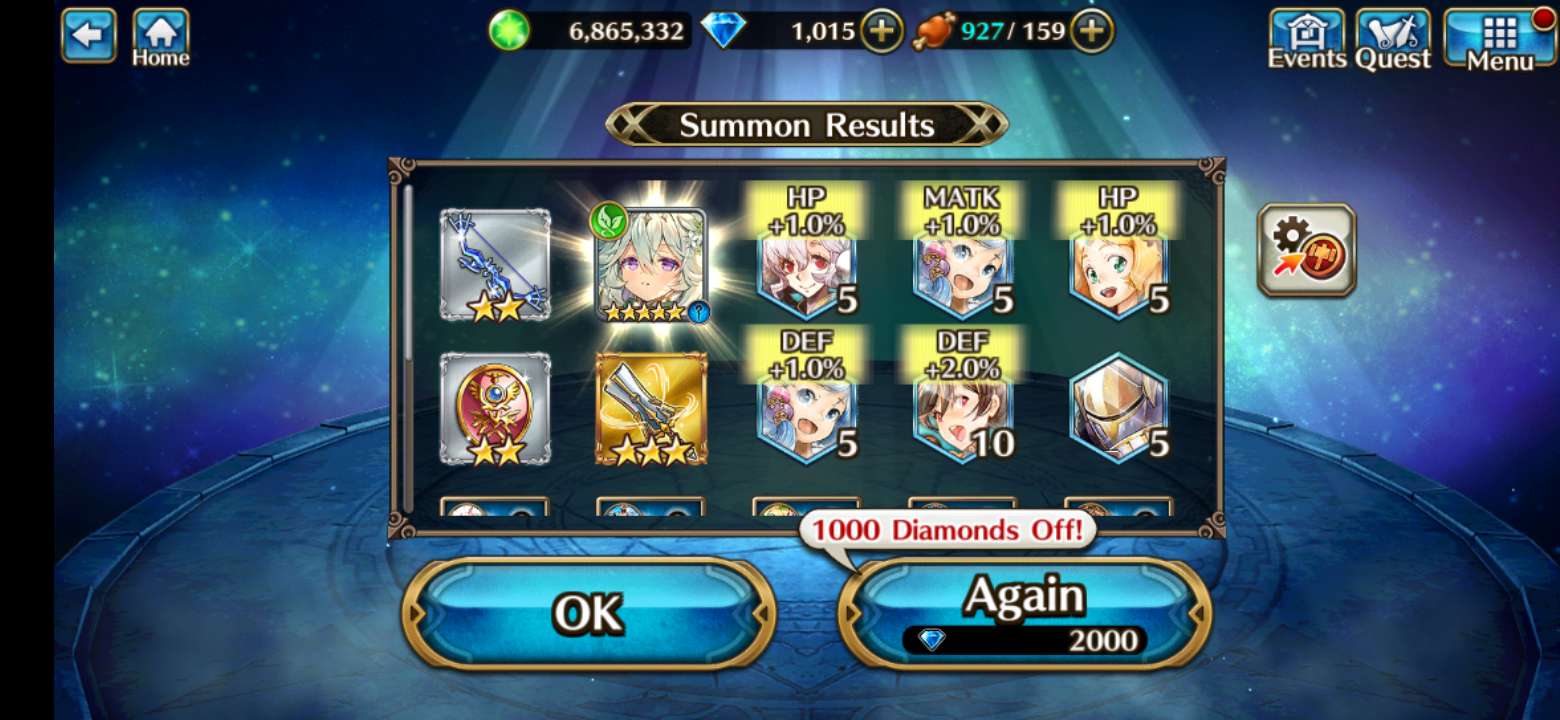Screen dimensions: 1560x720
Task: Confirm results with the OK button
Action: point(589,613)
